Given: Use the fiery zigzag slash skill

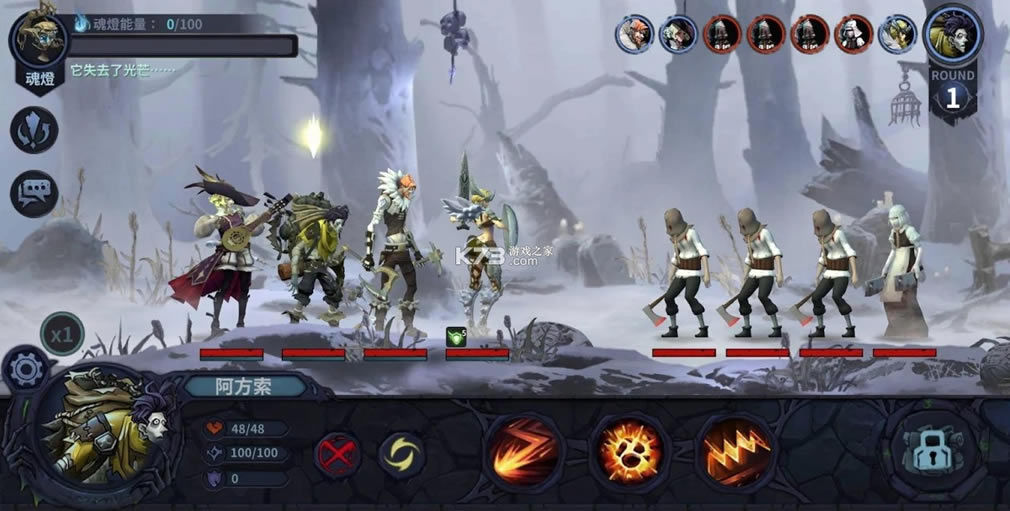Looking at the screenshot, I should pos(522,451).
